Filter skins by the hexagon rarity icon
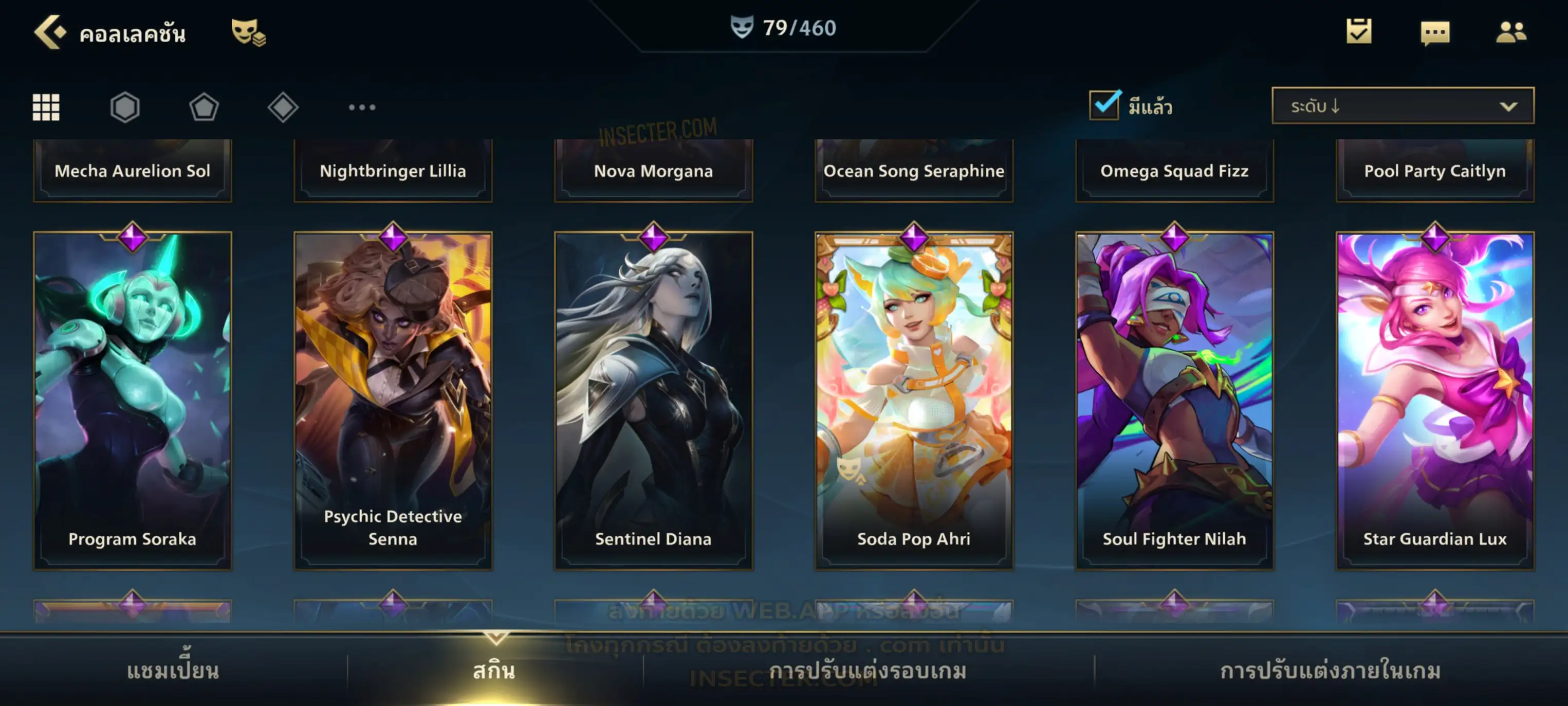 click(x=125, y=107)
